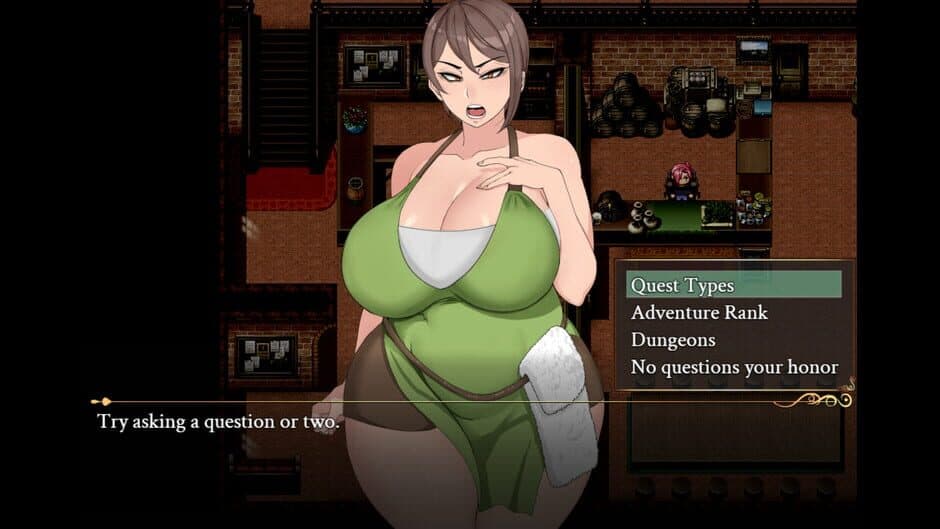Ask about Dungeons

tap(673, 340)
